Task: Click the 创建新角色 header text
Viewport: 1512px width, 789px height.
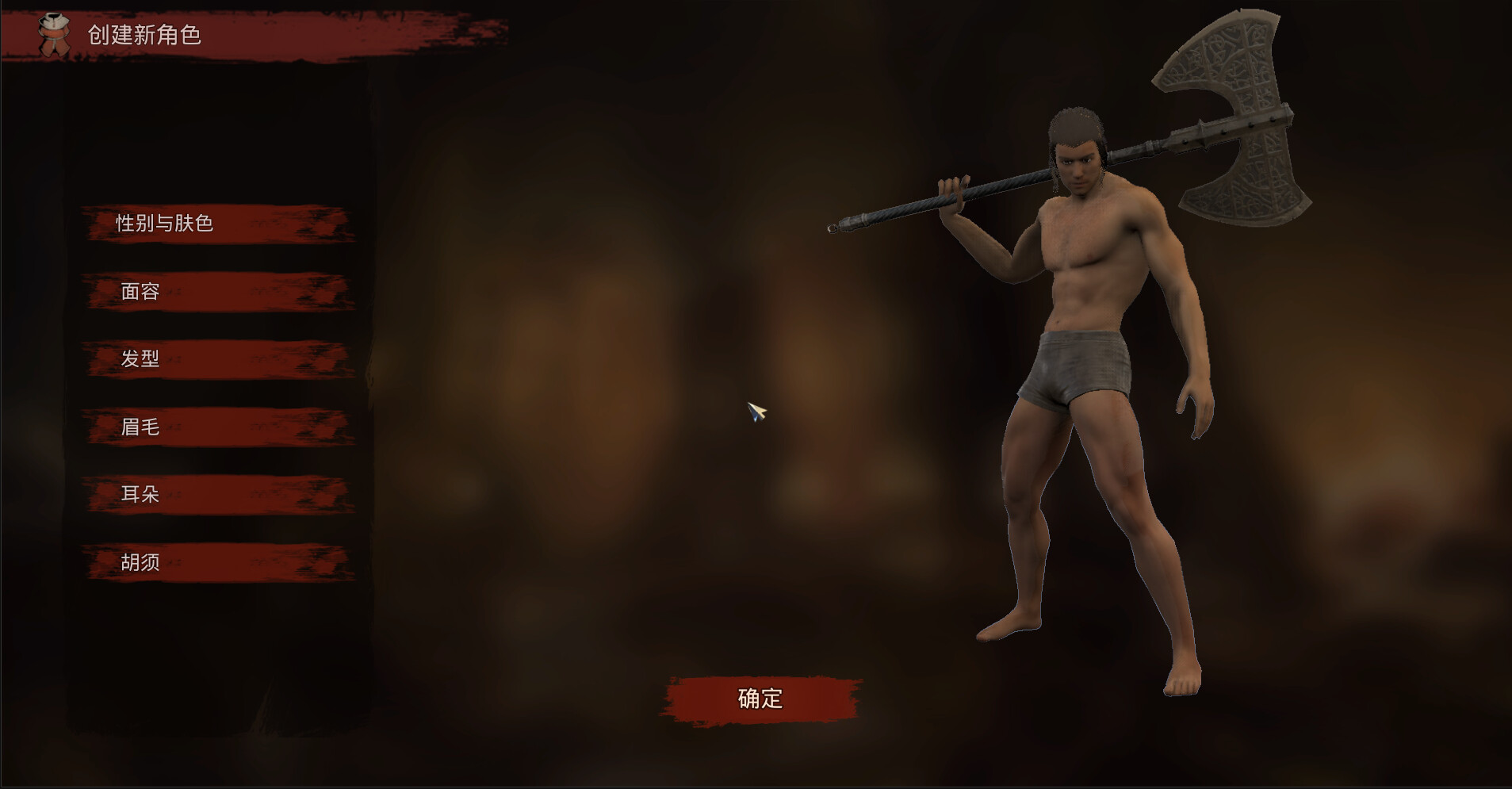Action: click(x=145, y=36)
